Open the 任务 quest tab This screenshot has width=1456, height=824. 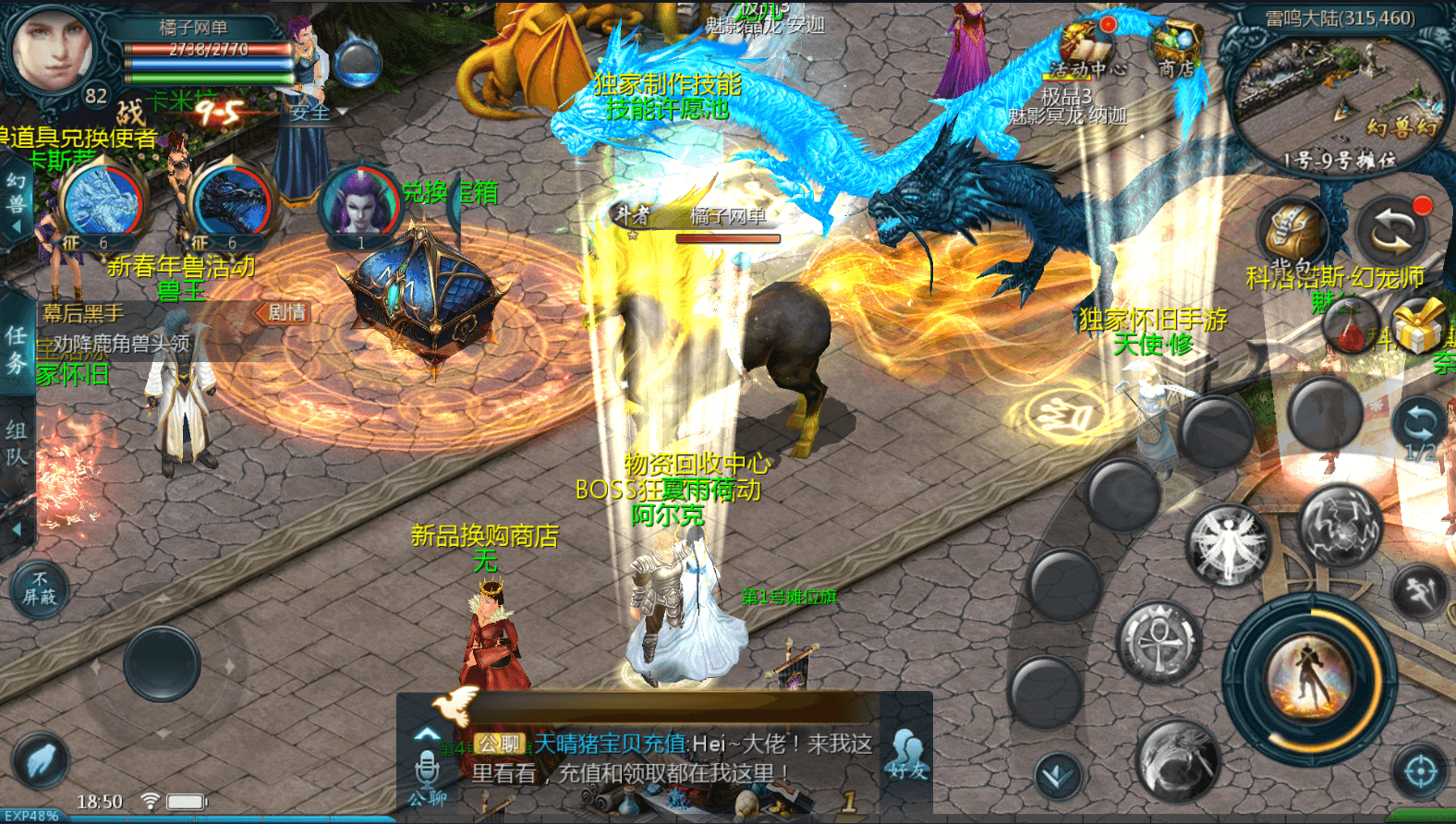tap(17, 349)
